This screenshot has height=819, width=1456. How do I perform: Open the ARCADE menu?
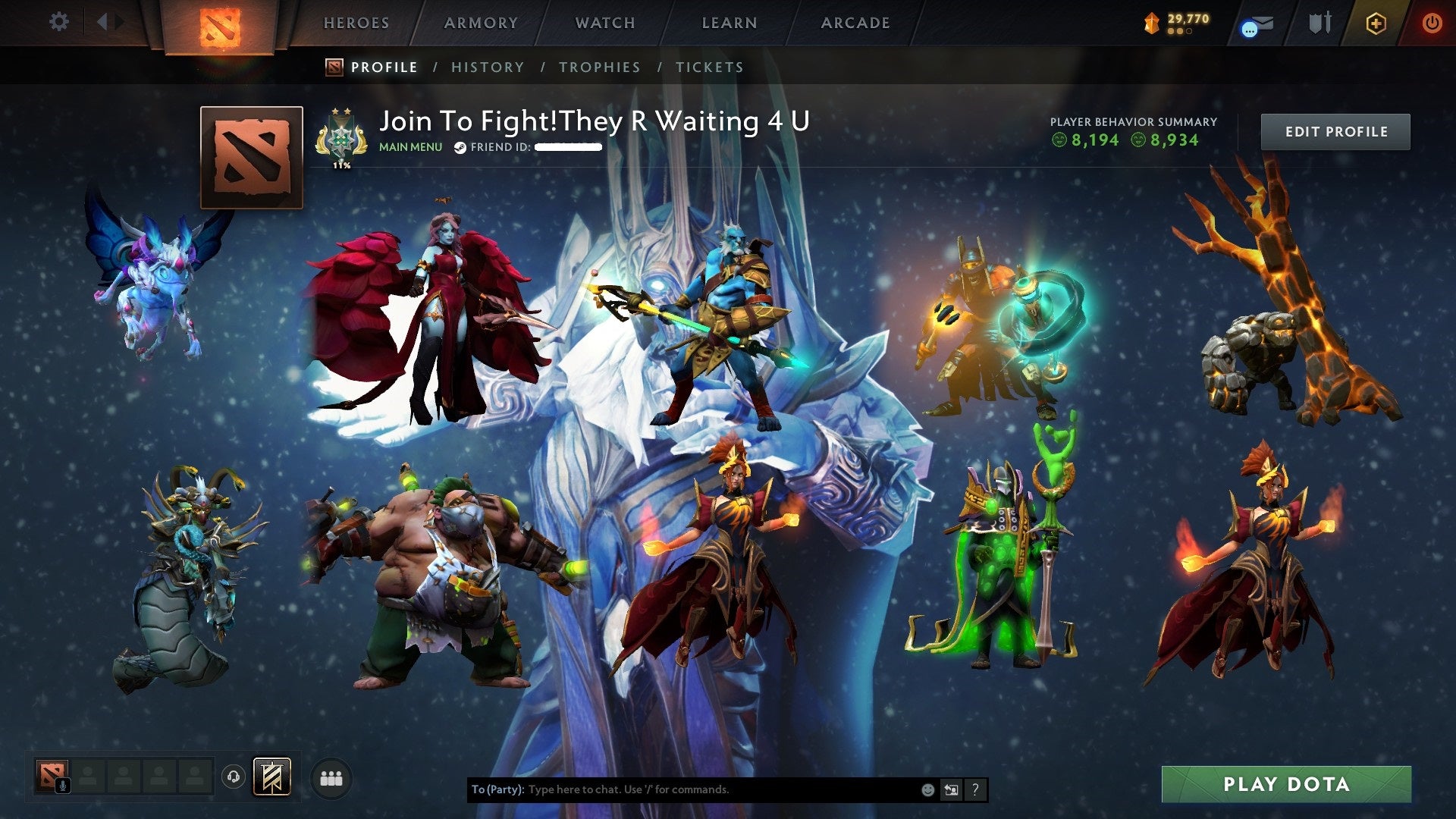tap(855, 23)
